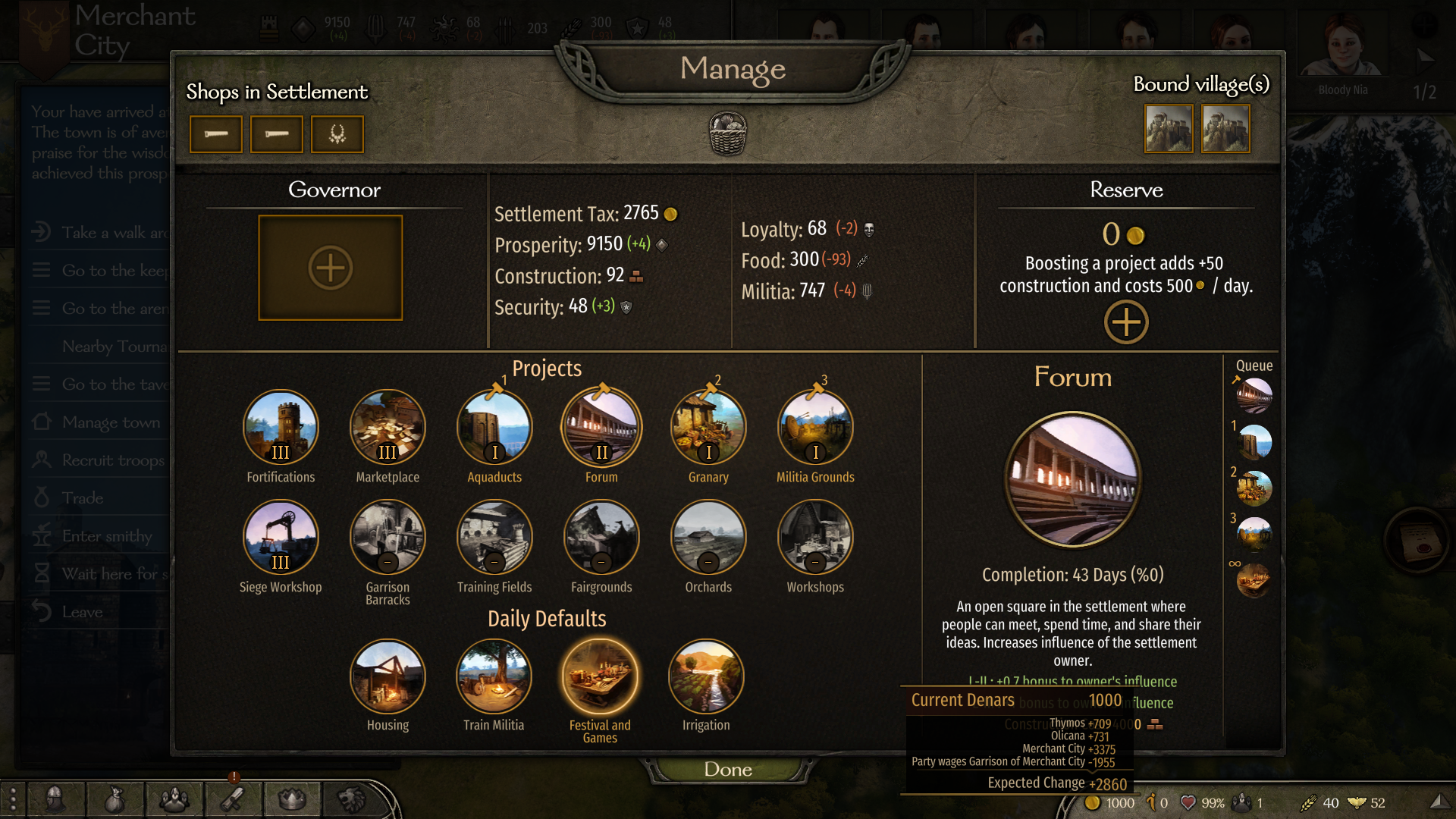
Task: Choose the Siege Workshop project
Action: tap(281, 538)
